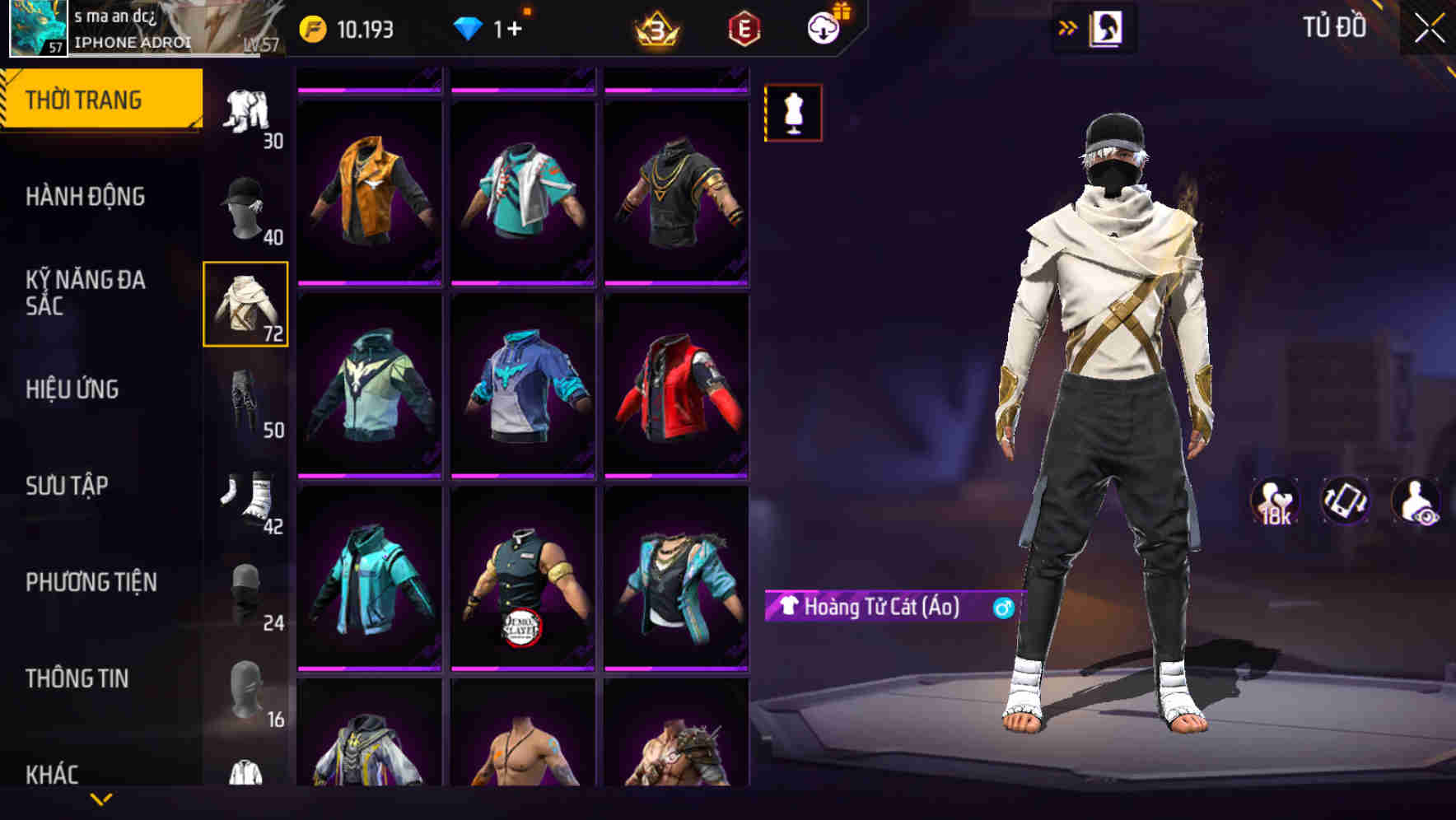Select the mannequin preview icon
This screenshot has width=1456, height=820.
792,112
